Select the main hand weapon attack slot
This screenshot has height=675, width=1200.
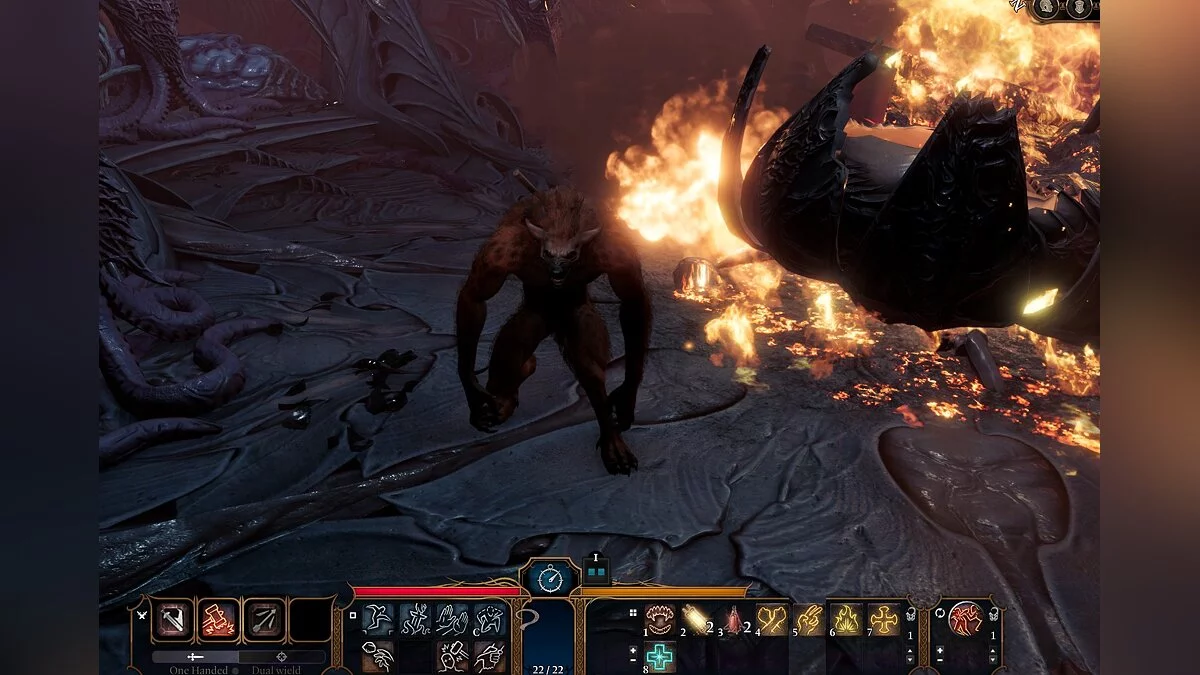[x=172, y=620]
